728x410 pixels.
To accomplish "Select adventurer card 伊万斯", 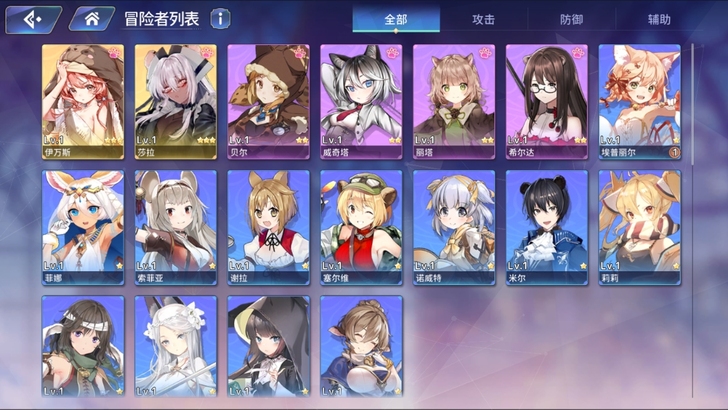I will pos(83,102).
